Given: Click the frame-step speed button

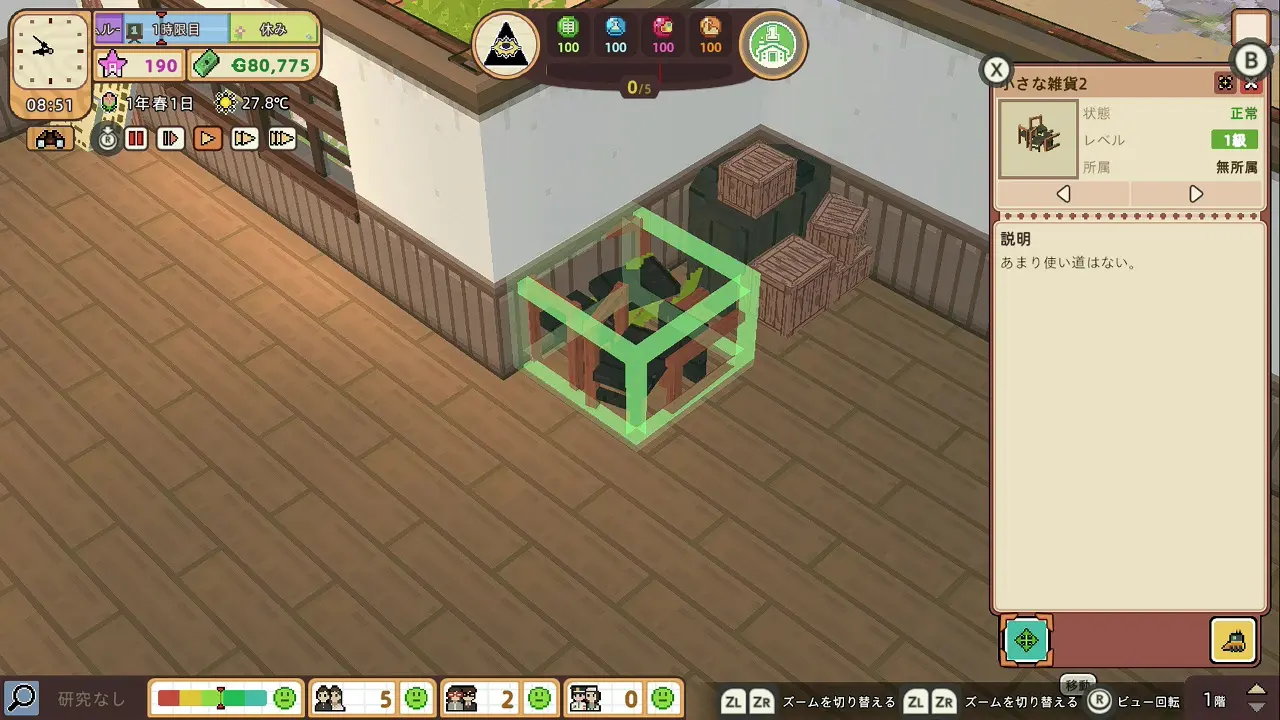Looking at the screenshot, I should [171, 139].
